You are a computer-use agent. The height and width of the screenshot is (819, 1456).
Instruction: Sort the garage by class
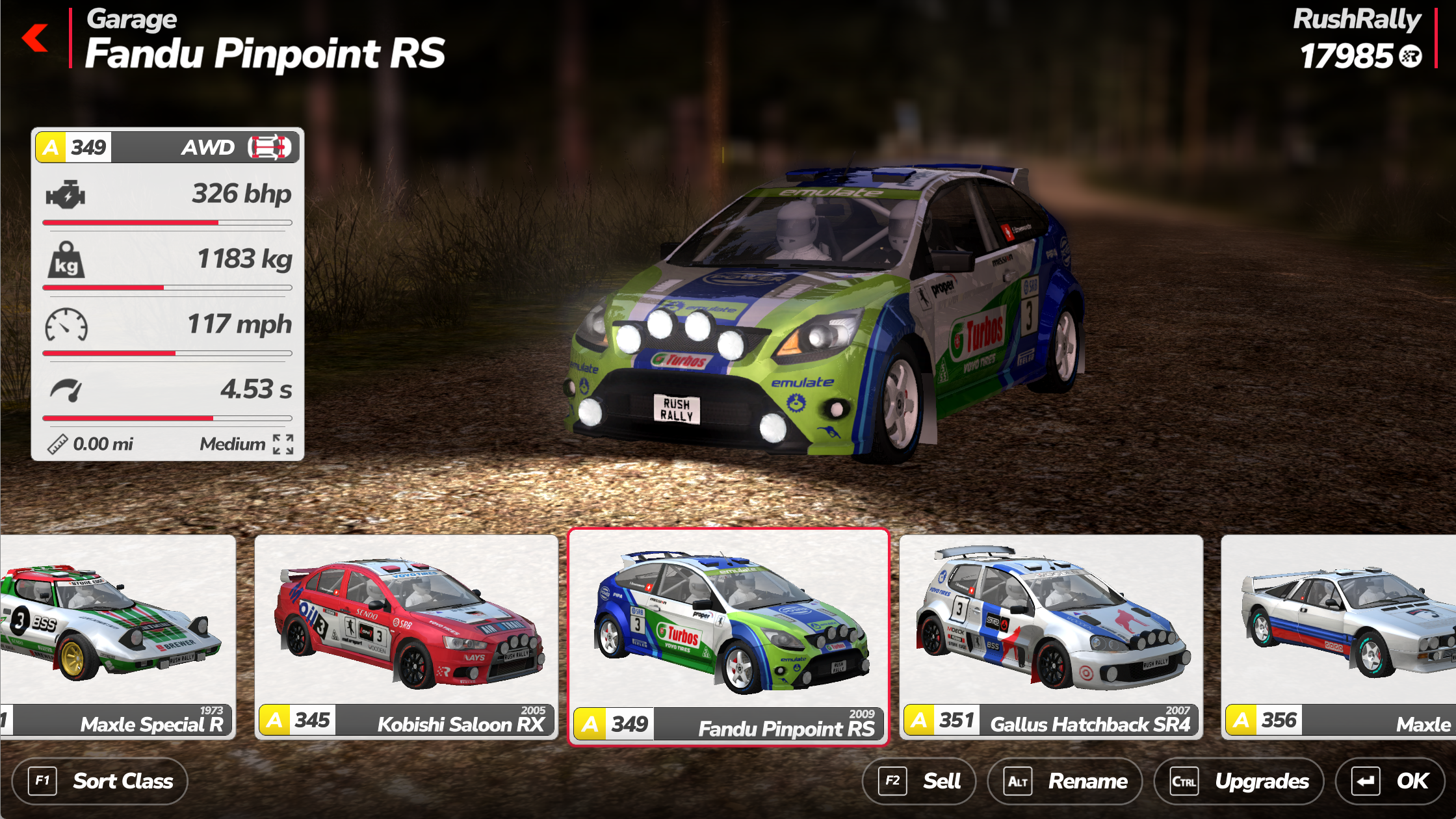(x=100, y=781)
